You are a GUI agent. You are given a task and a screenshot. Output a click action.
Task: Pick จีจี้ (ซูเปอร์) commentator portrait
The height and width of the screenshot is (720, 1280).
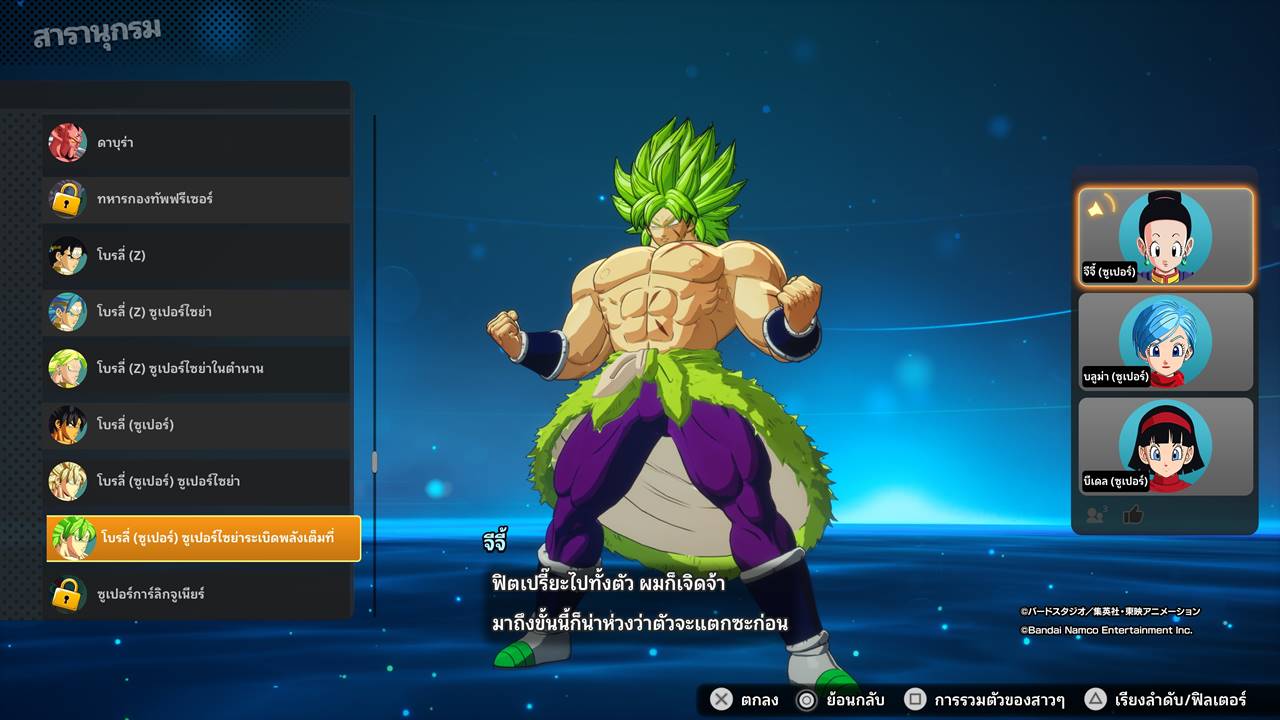click(x=1165, y=237)
